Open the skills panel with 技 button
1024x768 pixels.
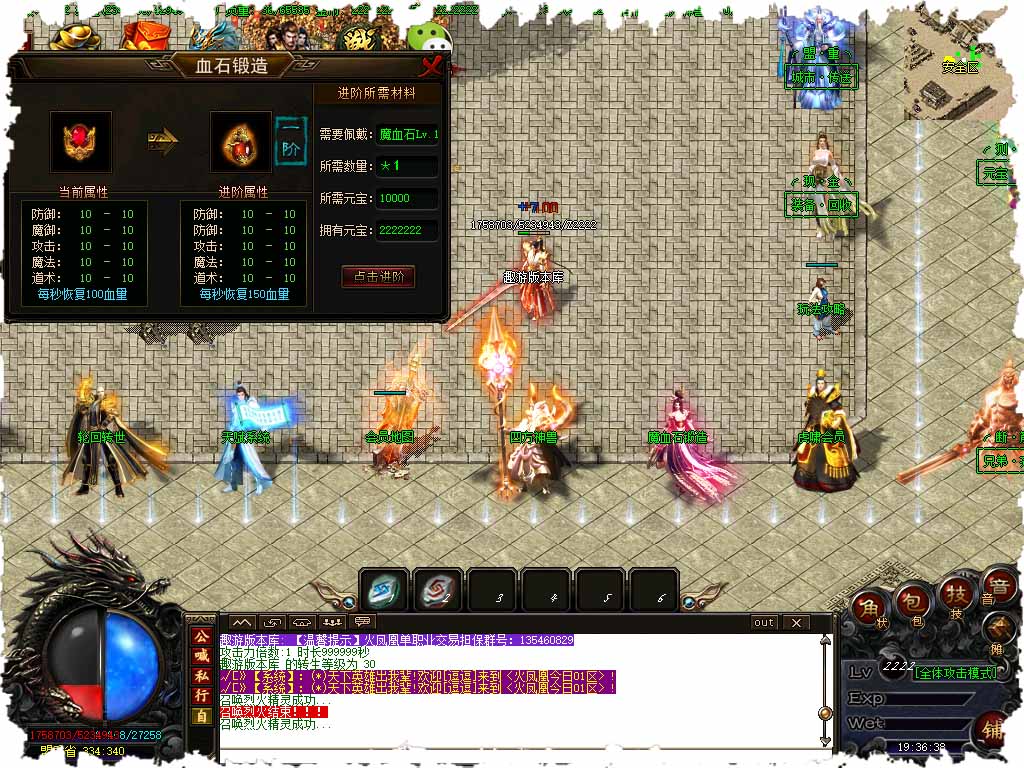point(953,596)
